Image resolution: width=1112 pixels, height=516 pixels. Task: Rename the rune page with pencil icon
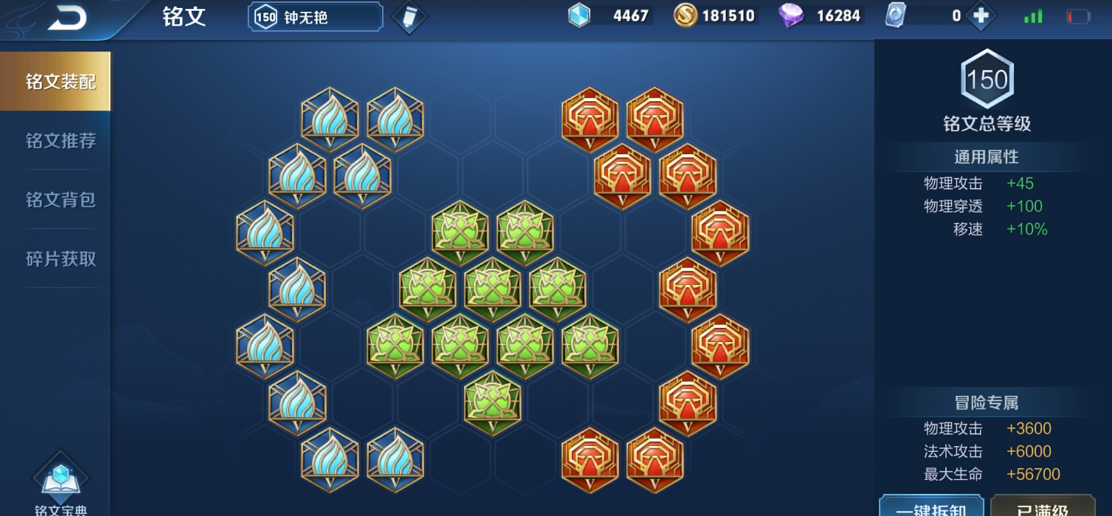[x=408, y=17]
